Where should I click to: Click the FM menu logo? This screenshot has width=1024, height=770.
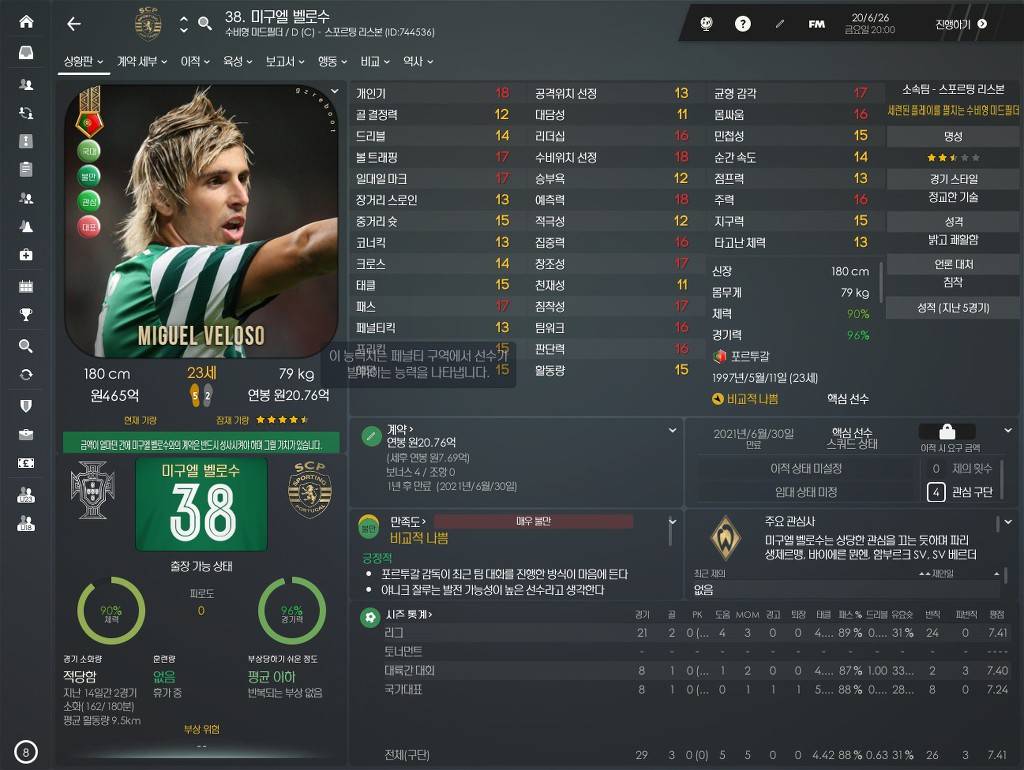pyautogui.click(x=817, y=24)
